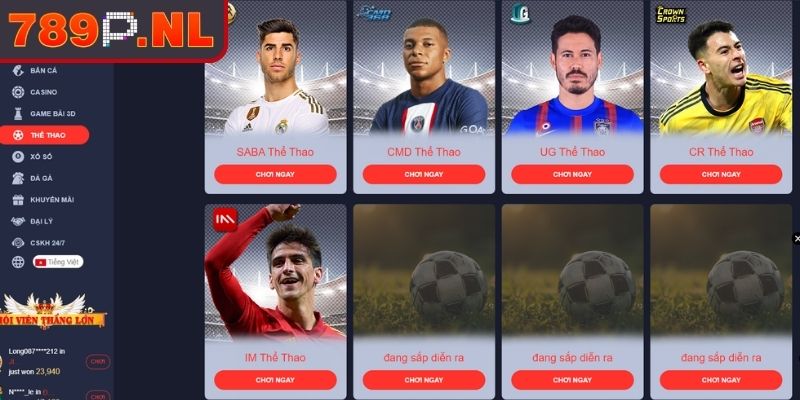Image resolution: width=800 pixels, height=400 pixels.
Task: Select the SABA Thể Thao player thumbnail
Action: point(275,70)
